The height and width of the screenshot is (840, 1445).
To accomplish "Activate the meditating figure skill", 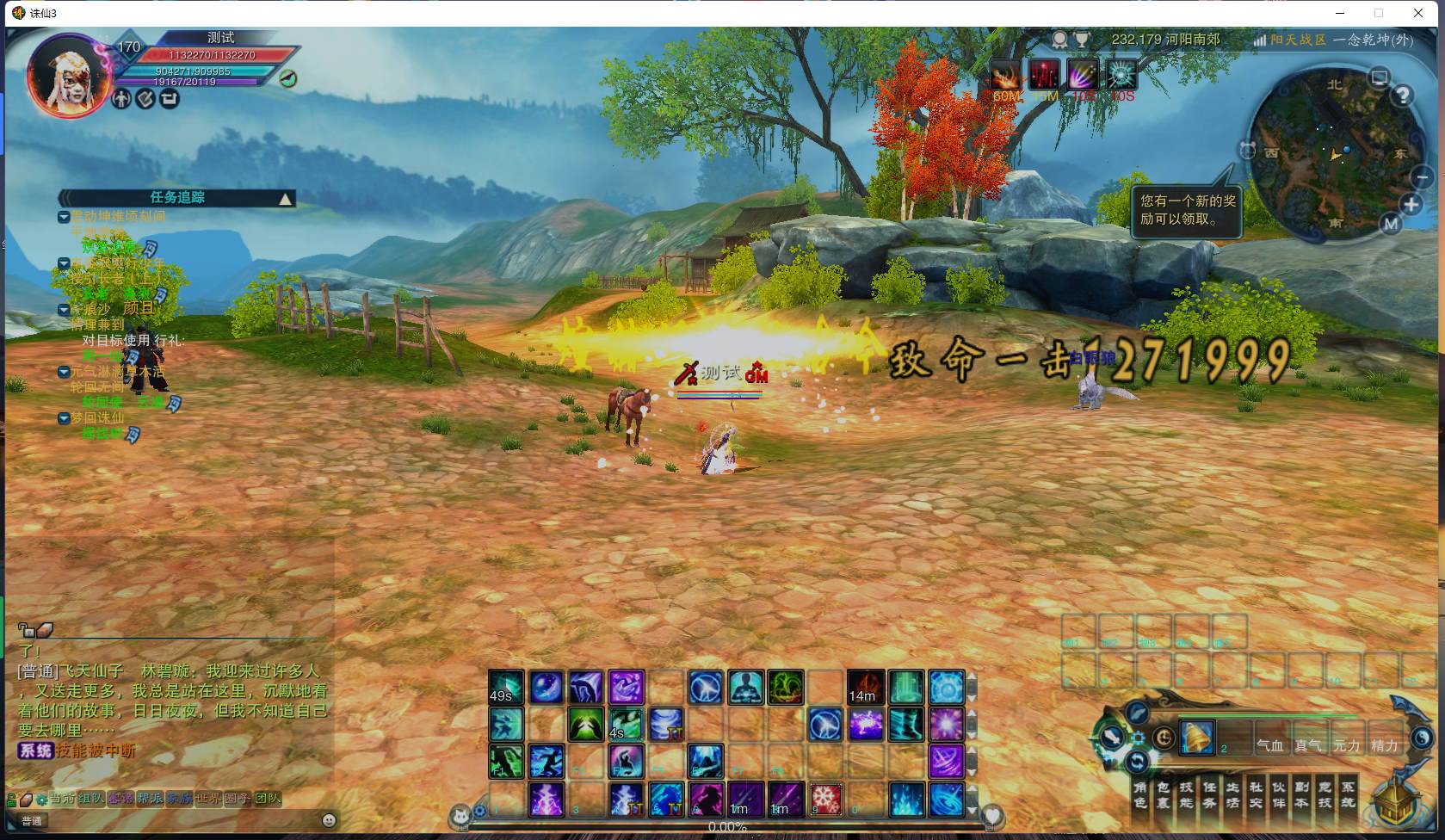I will click(745, 688).
